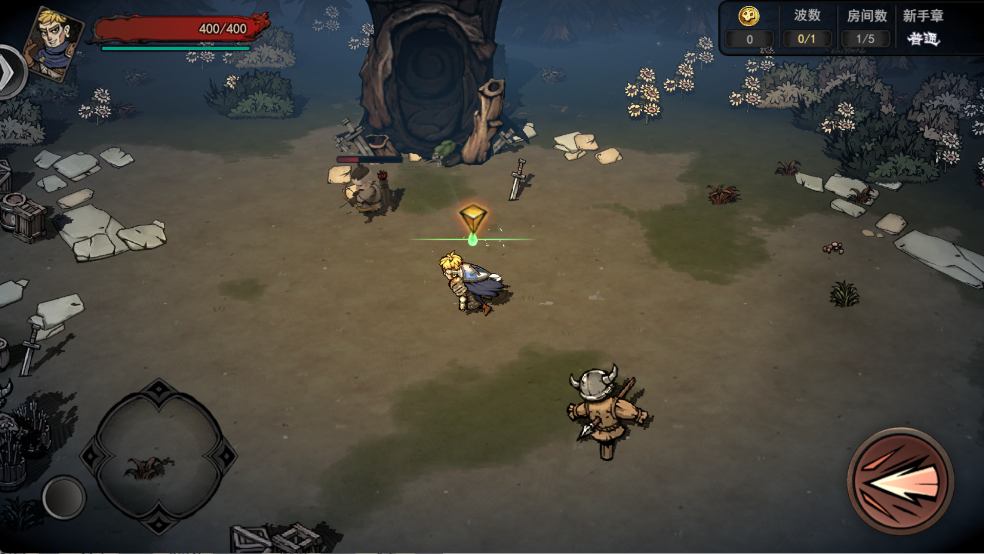The height and width of the screenshot is (554, 984).
Task: Tap the small gray round button
Action: (64, 497)
